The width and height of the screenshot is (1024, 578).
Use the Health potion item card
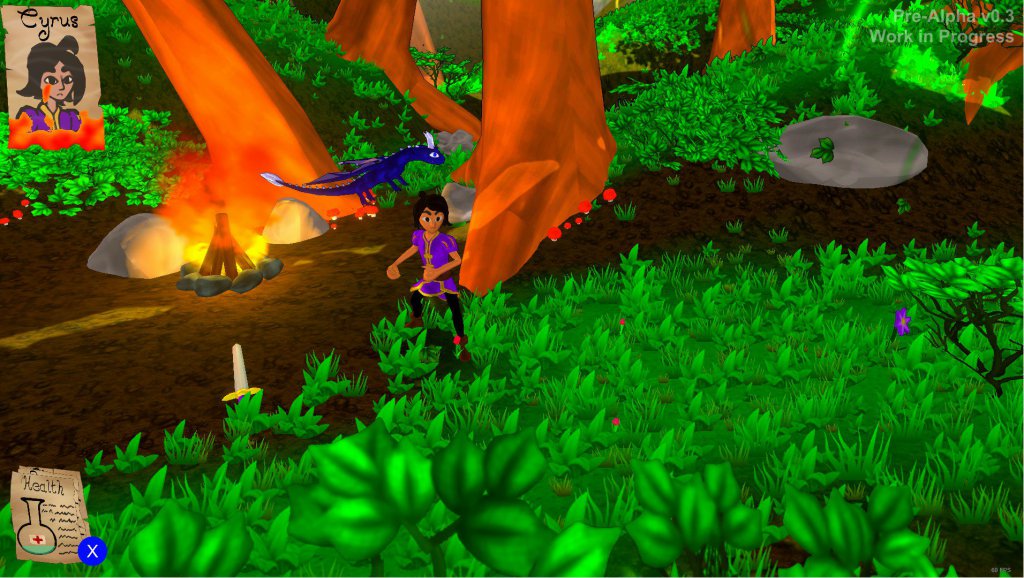[x=48, y=515]
